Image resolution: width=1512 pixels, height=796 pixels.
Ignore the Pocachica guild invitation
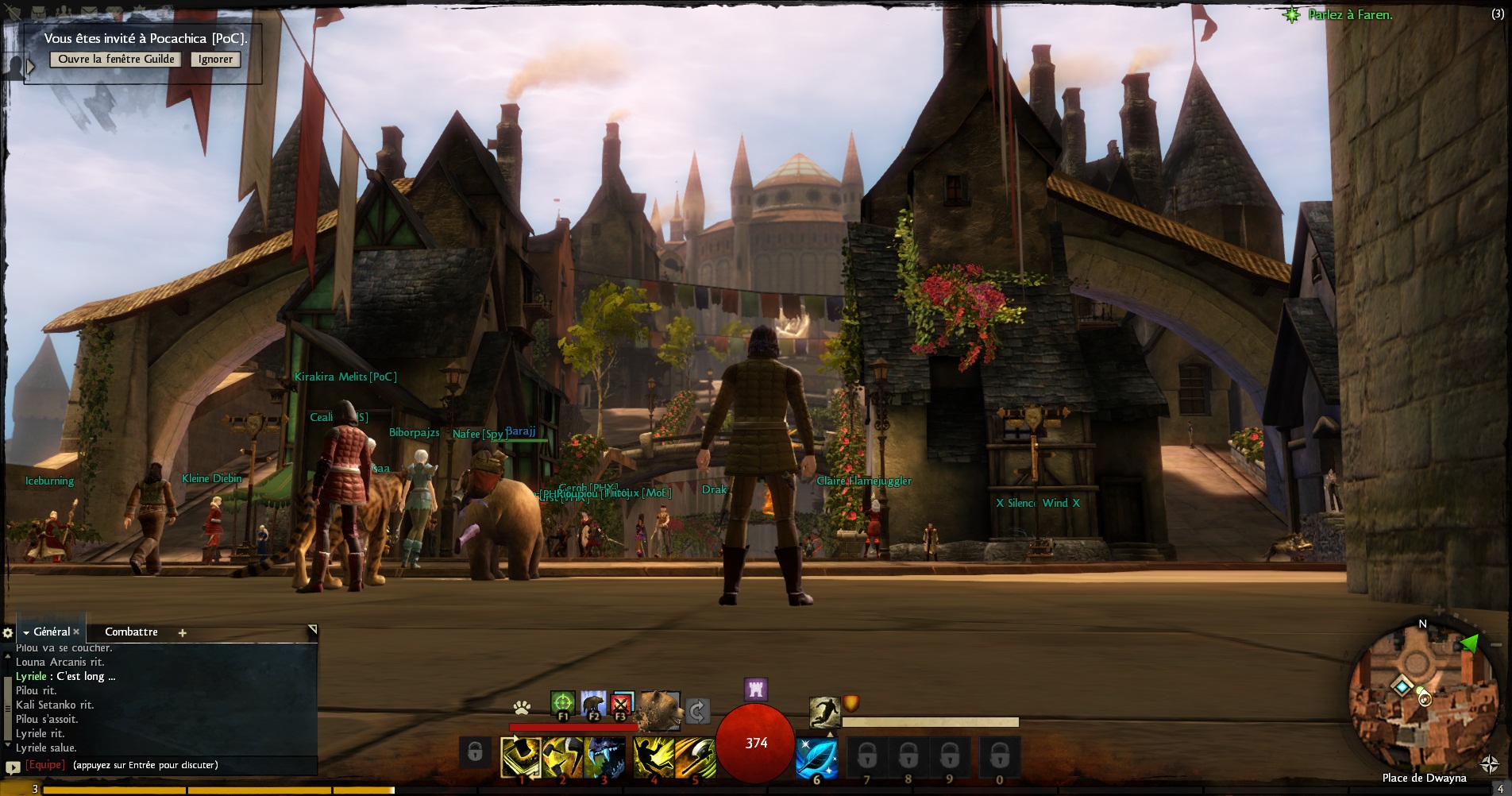click(x=215, y=59)
